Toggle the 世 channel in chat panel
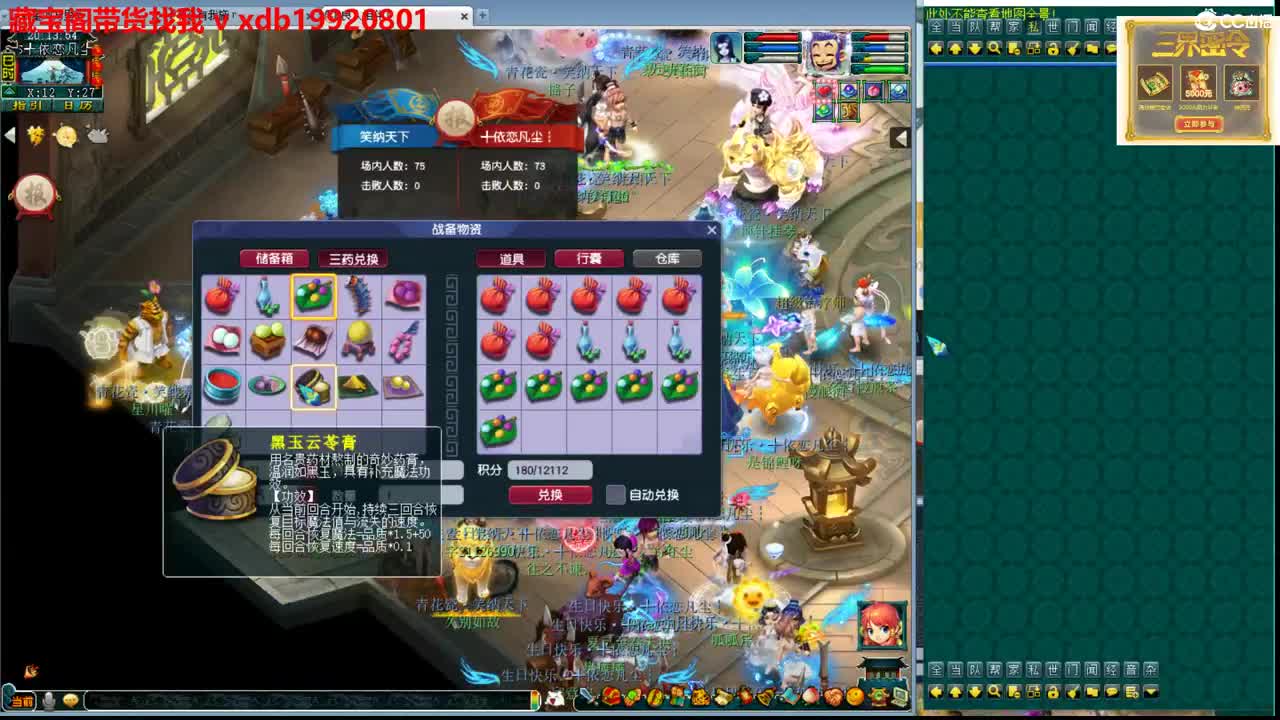Viewport: 1280px width, 720px height. (1054, 27)
